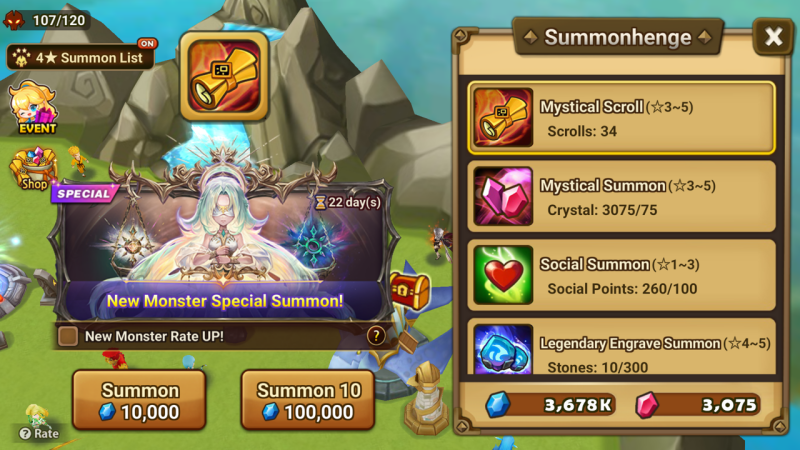Summon once for 10,000 mana
Screen dimensions: 800x450
(x=139, y=400)
